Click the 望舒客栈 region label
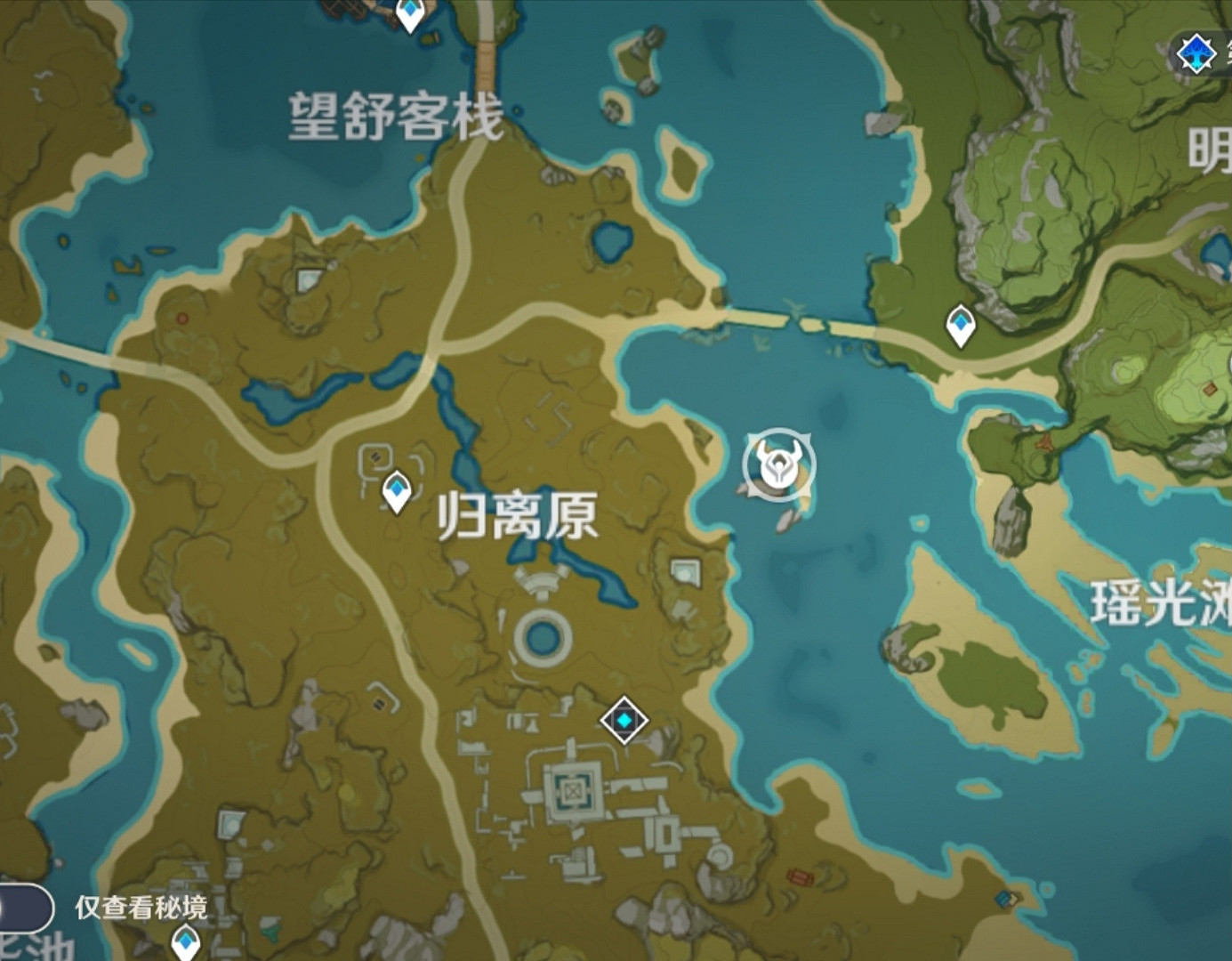The image size is (1232, 961). point(394,117)
